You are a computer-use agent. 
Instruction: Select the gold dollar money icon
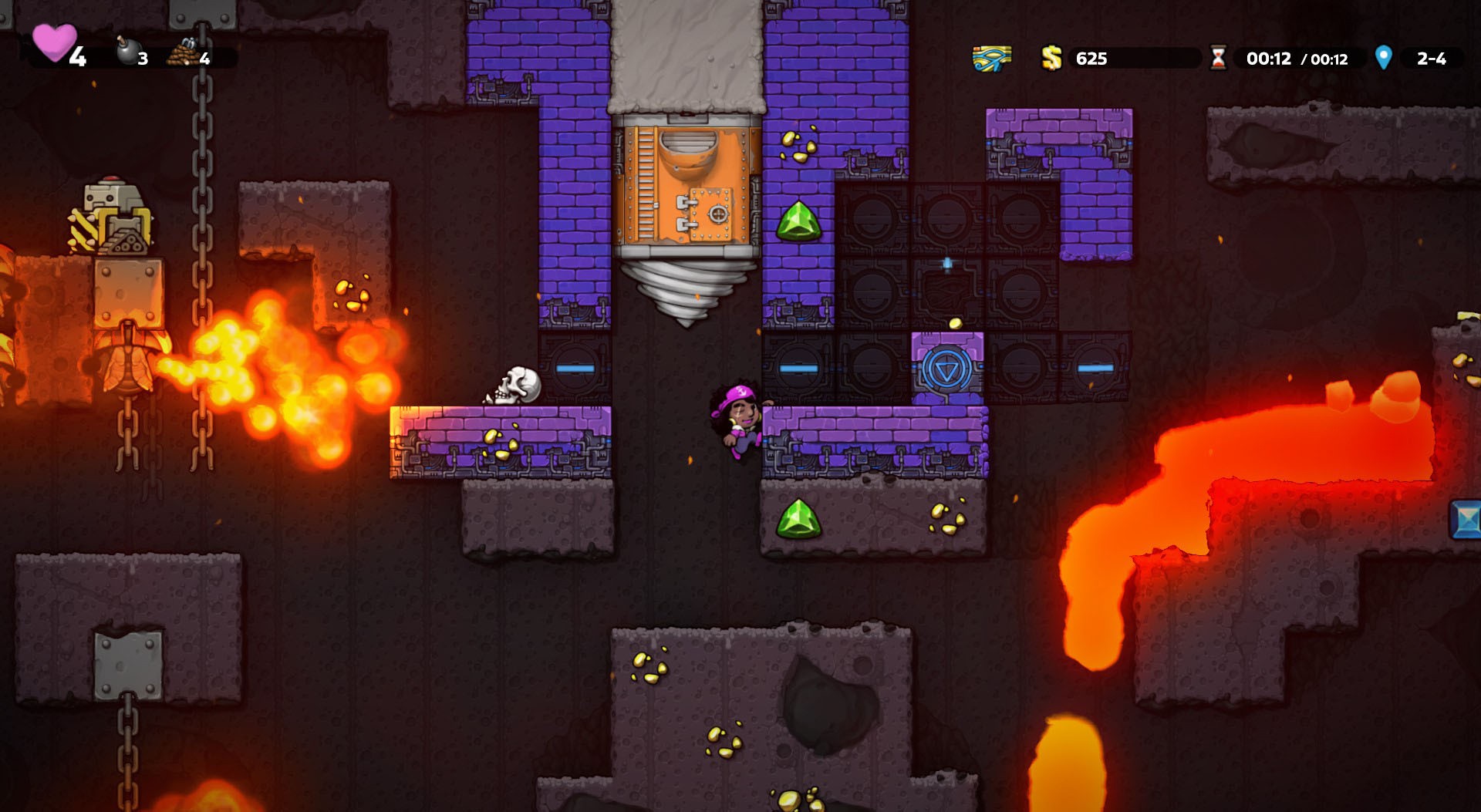coord(1051,57)
